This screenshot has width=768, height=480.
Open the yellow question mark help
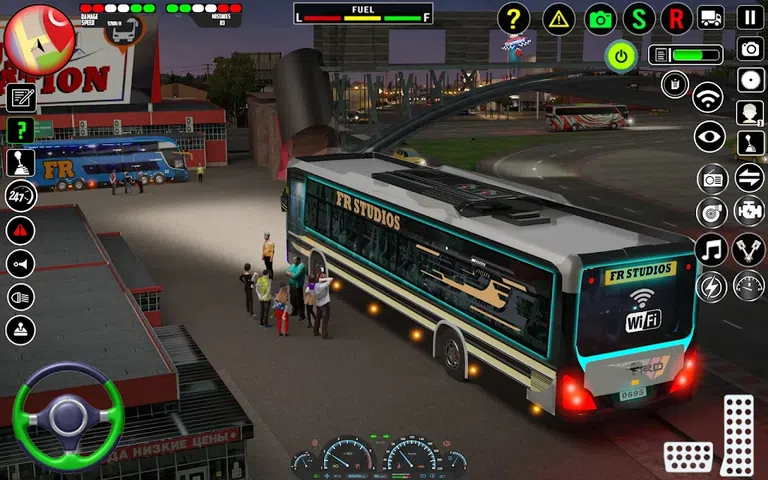click(x=513, y=18)
